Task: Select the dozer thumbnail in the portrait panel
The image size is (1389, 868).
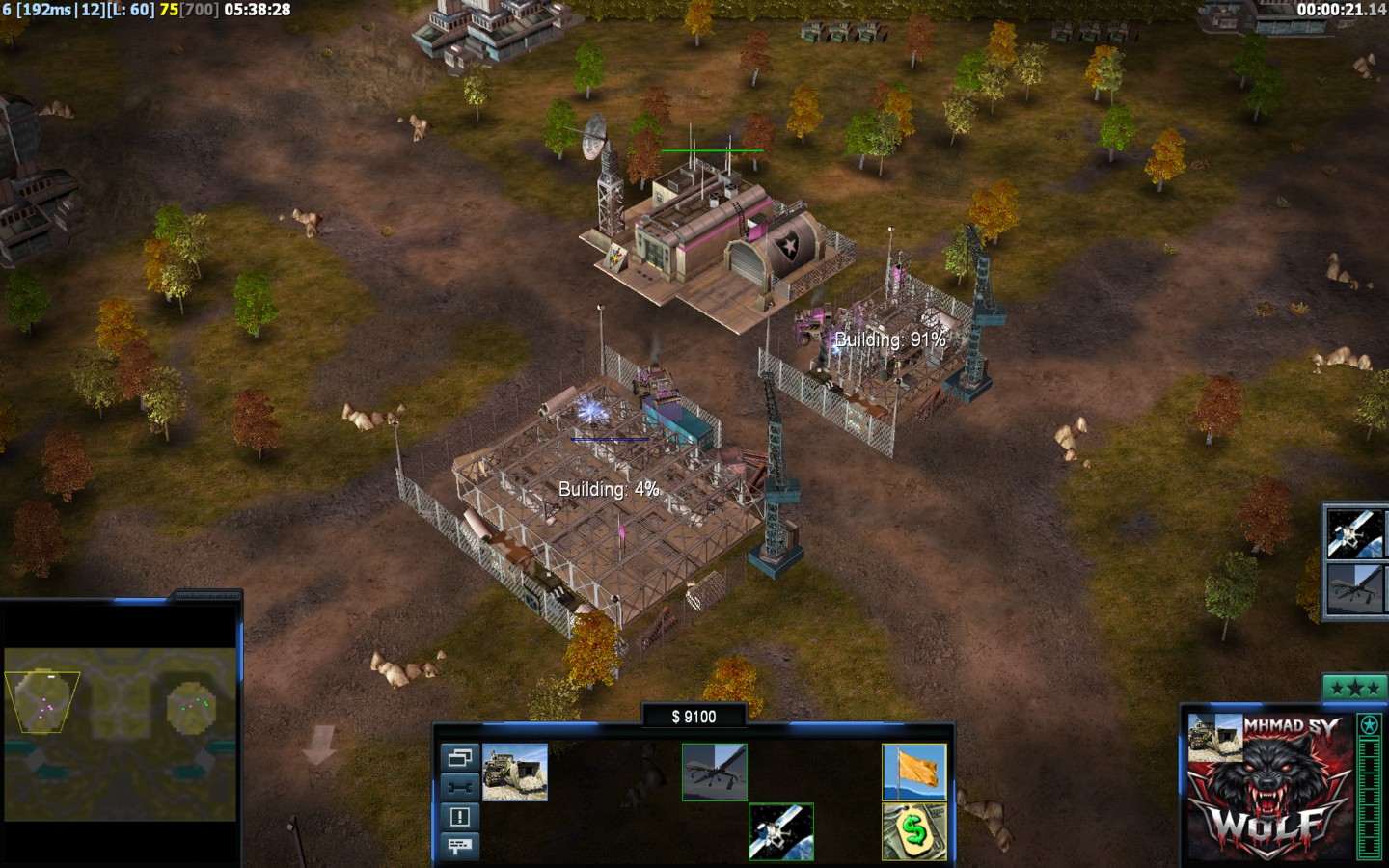Action: [1214, 738]
